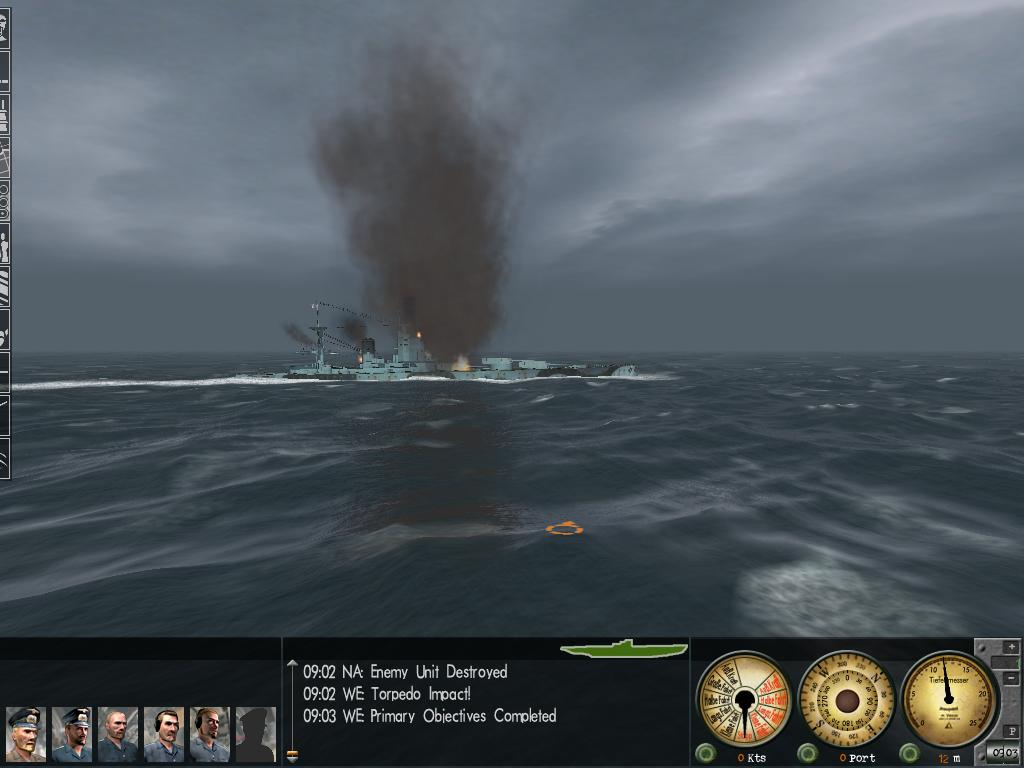Viewport: 1024px width, 768px height.
Task: Select the bald officer portrait
Action: point(117,734)
